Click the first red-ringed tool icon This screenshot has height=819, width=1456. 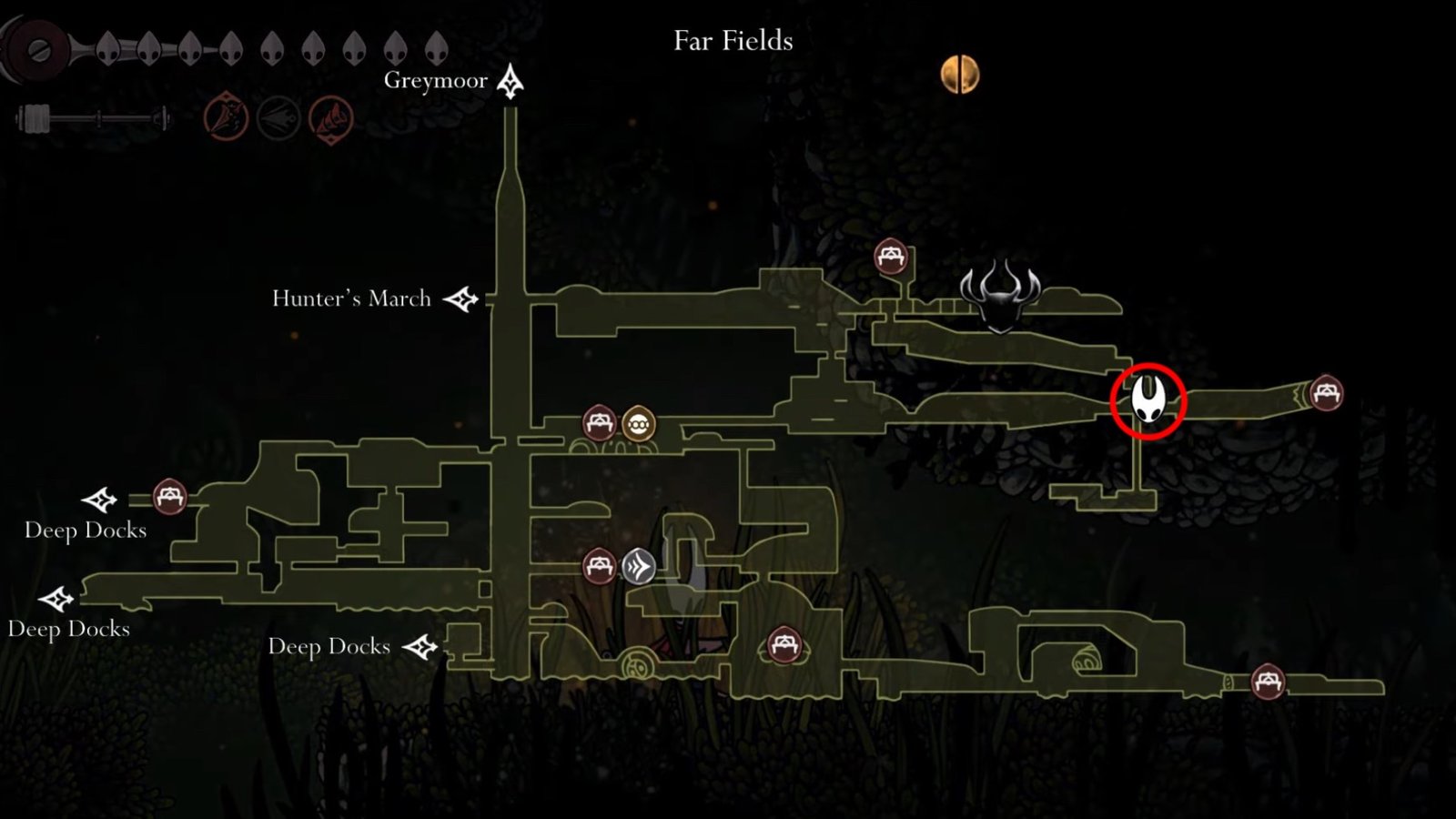pyautogui.click(x=226, y=118)
